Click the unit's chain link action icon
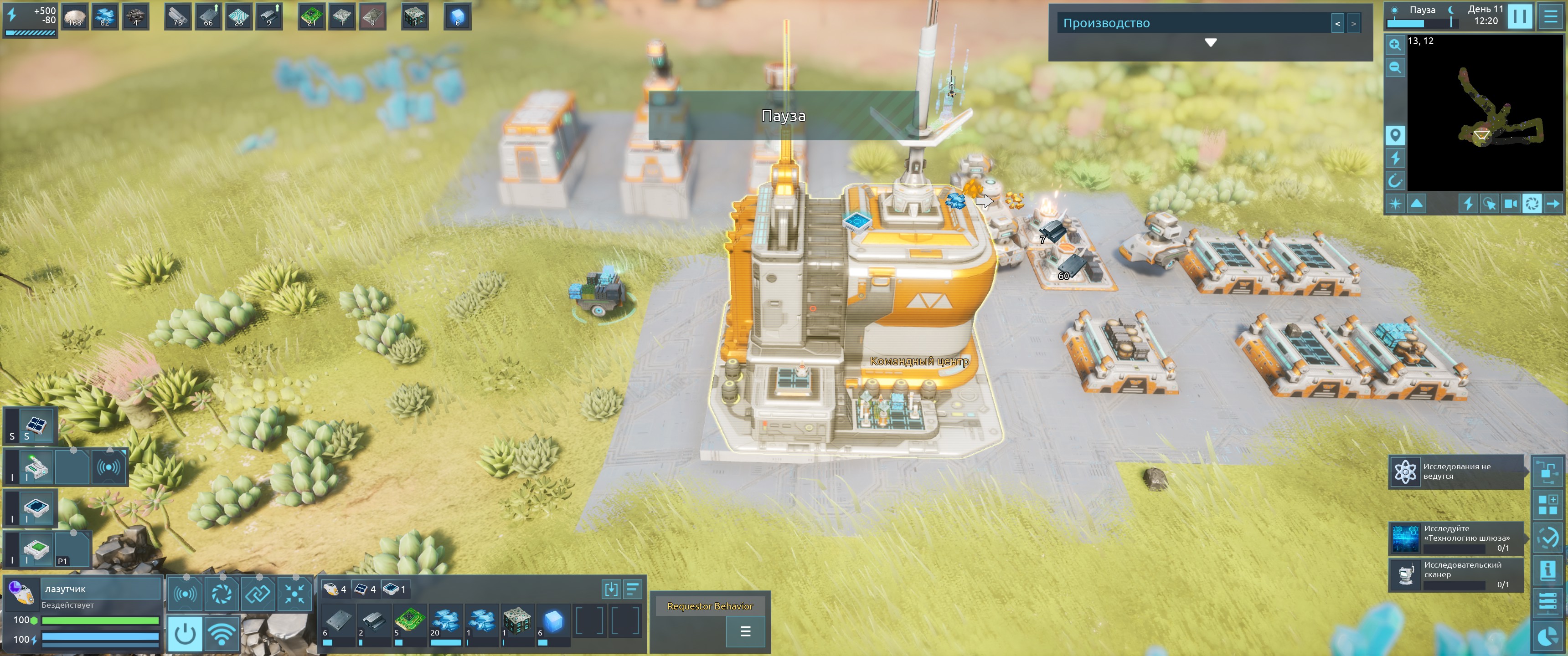Image resolution: width=1568 pixels, height=656 pixels. click(258, 593)
